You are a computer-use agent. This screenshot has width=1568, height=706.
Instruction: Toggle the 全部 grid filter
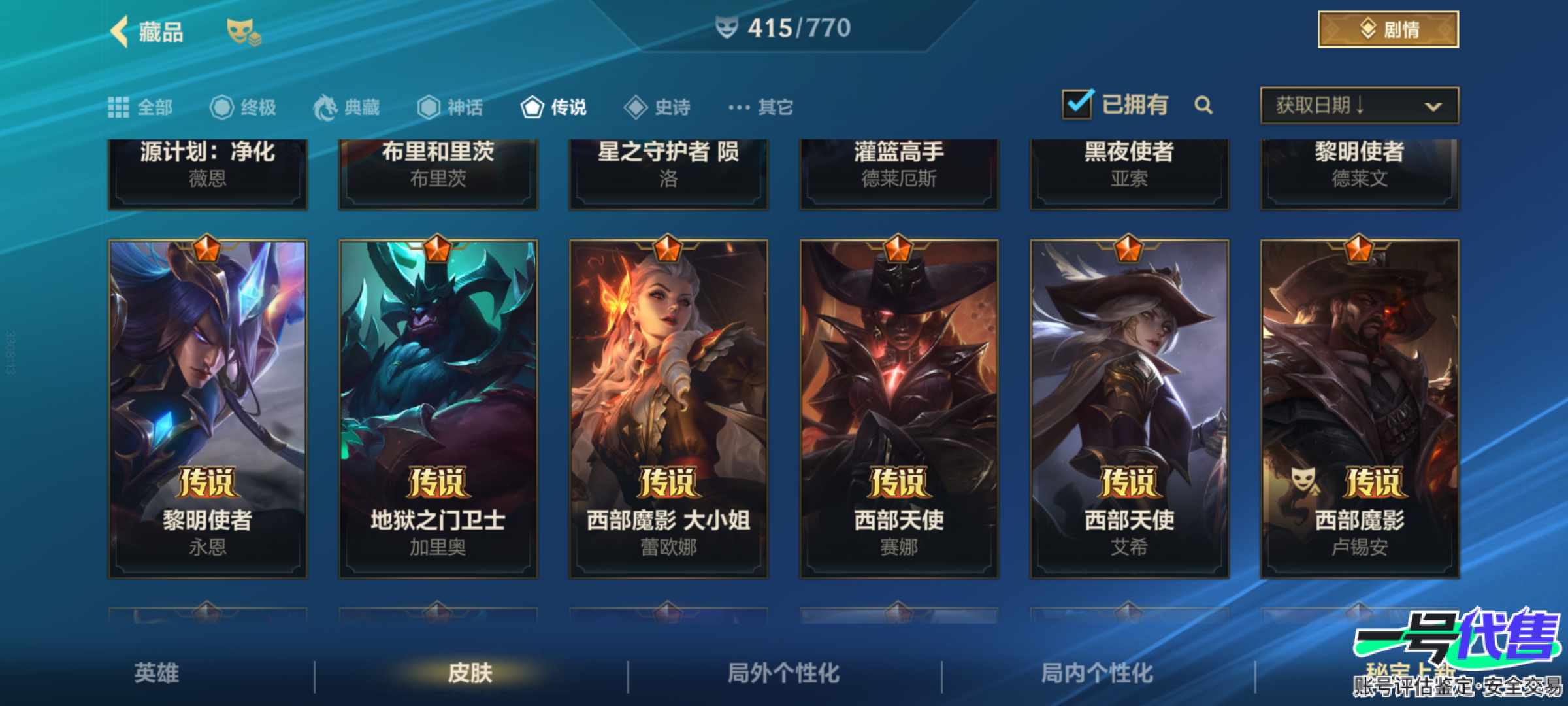(x=118, y=107)
